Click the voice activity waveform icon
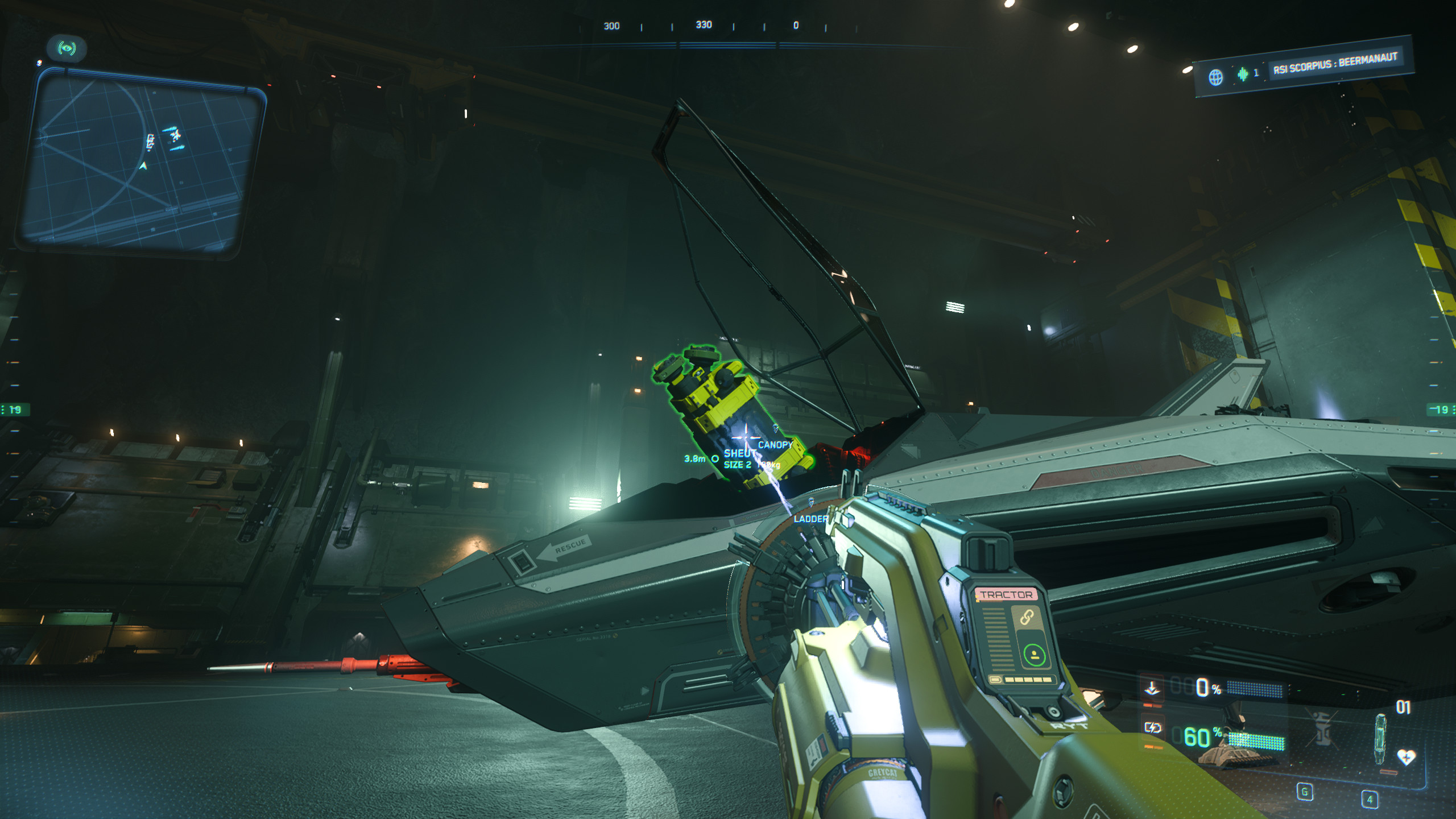This screenshot has width=1456, height=819. coord(1242,75)
